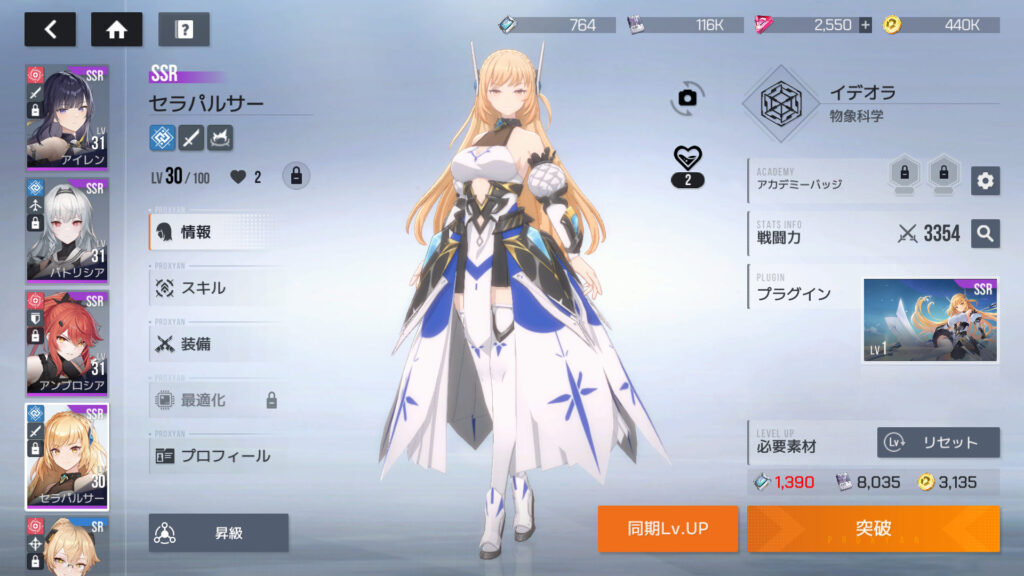Choose アンブロシア in the character list

[x=67, y=342]
